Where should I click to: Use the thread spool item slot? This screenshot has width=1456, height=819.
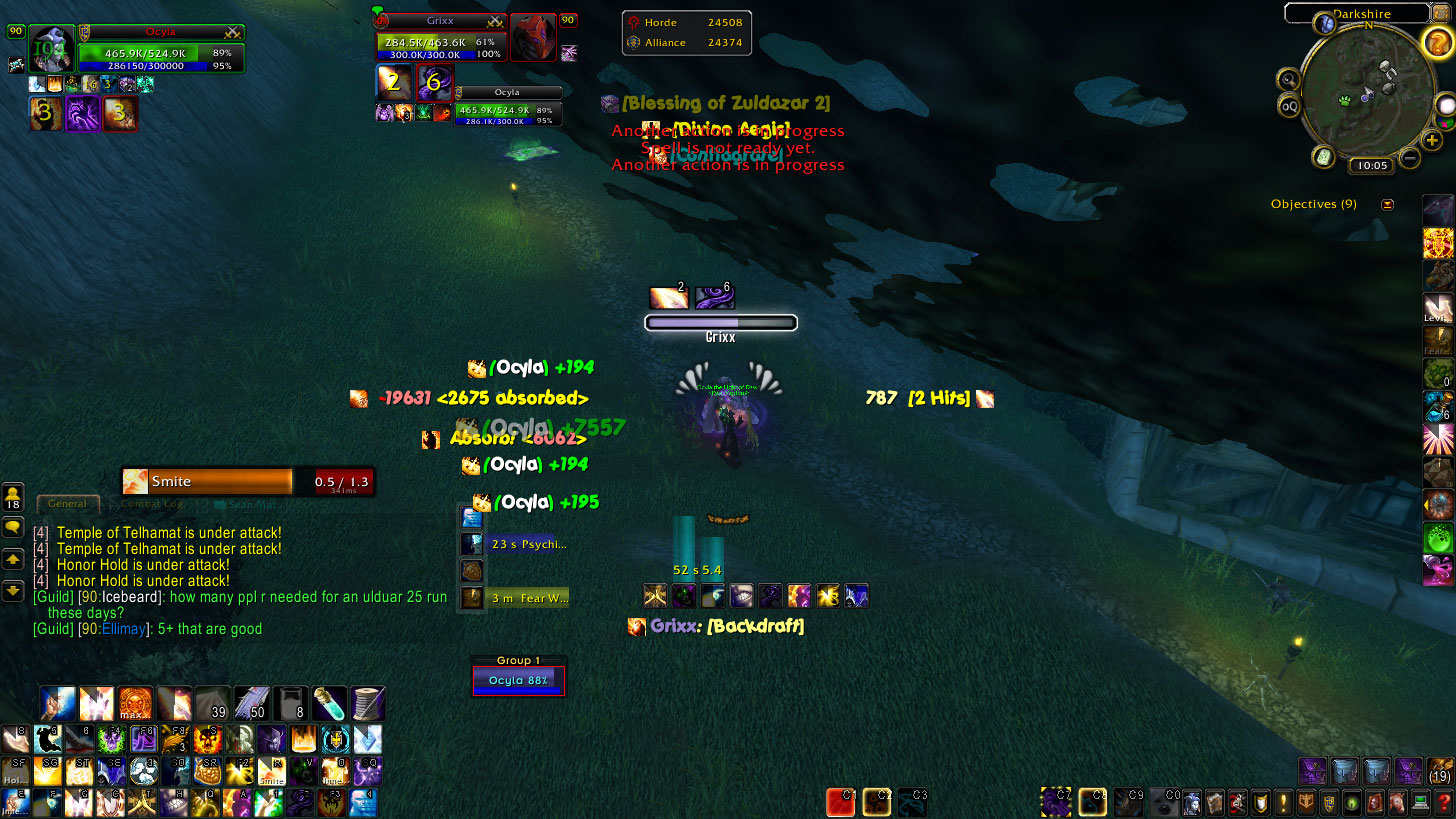point(367,704)
